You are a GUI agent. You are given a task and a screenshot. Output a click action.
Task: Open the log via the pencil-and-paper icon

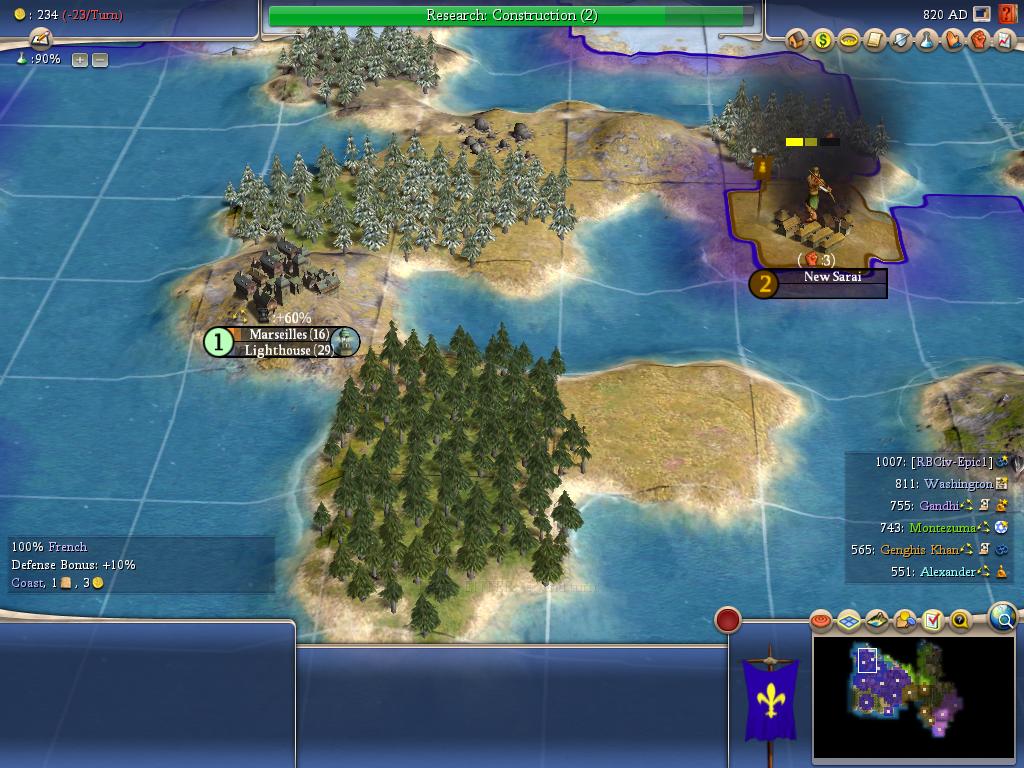pos(40,39)
